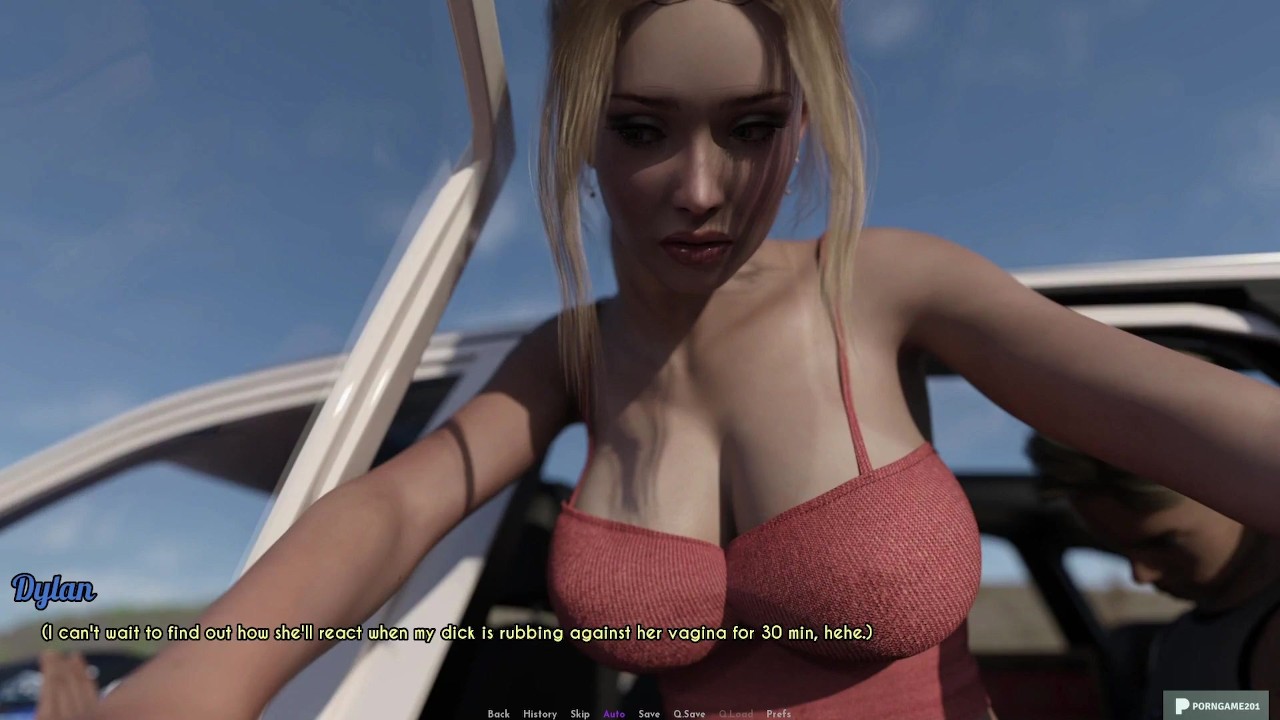1280x720 pixels.
Task: Go back one dialogue line
Action: point(498,714)
